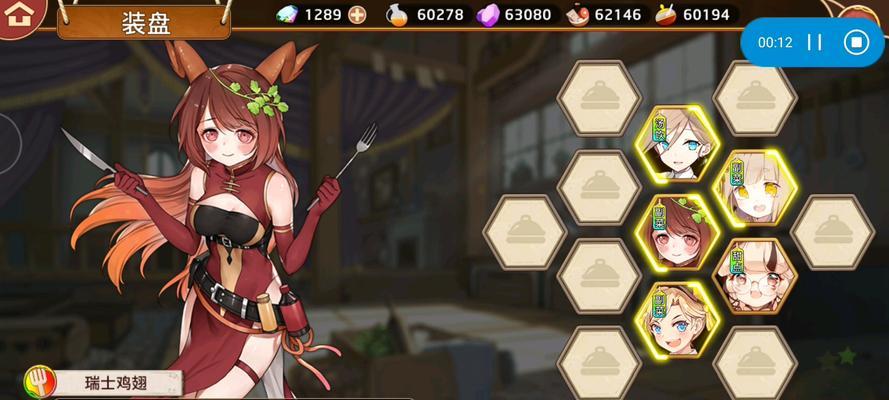Click the 瑞士鸡翅 name label

[115, 382]
